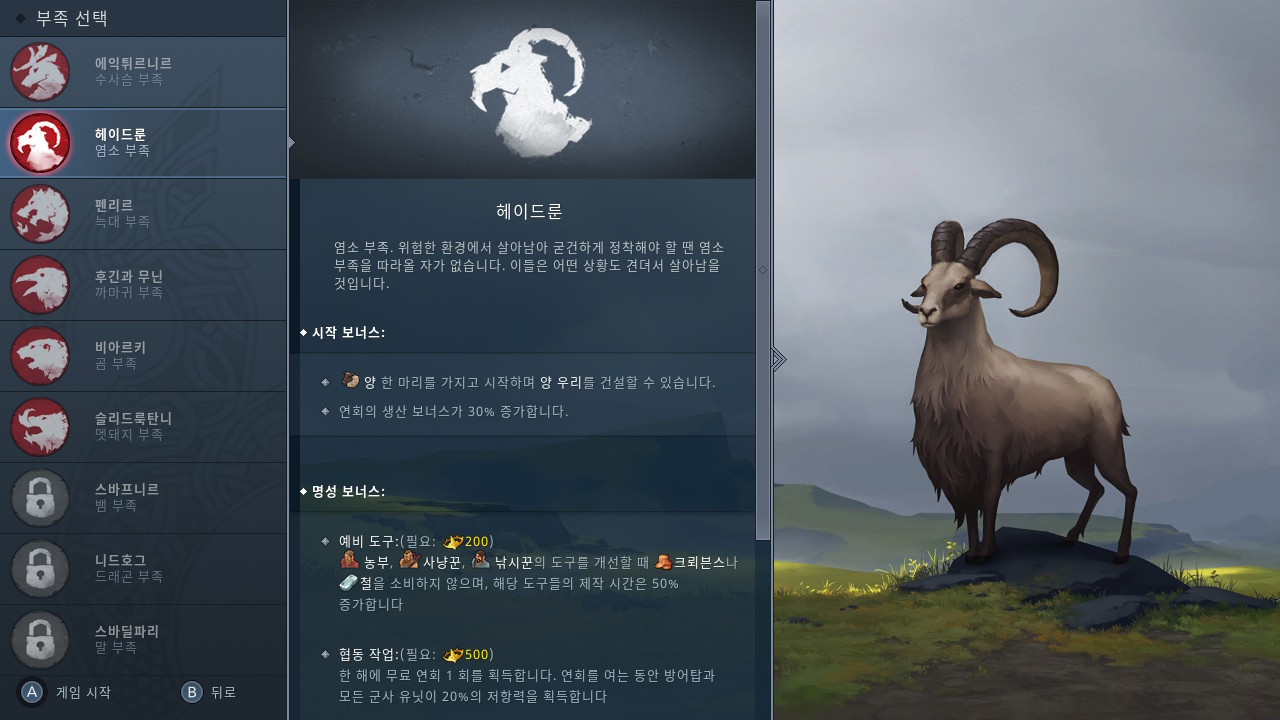Select the Bjarki bear clan icon
This screenshot has width=1280, height=720.
40,356
